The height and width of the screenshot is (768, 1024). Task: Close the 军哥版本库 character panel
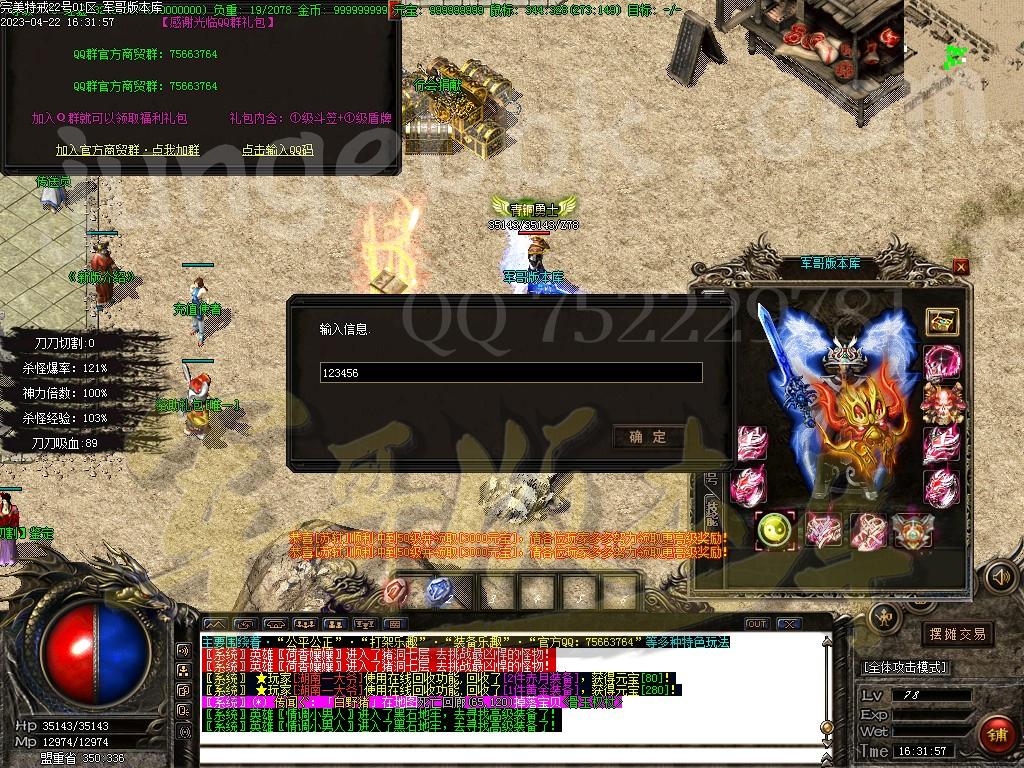[x=961, y=266]
